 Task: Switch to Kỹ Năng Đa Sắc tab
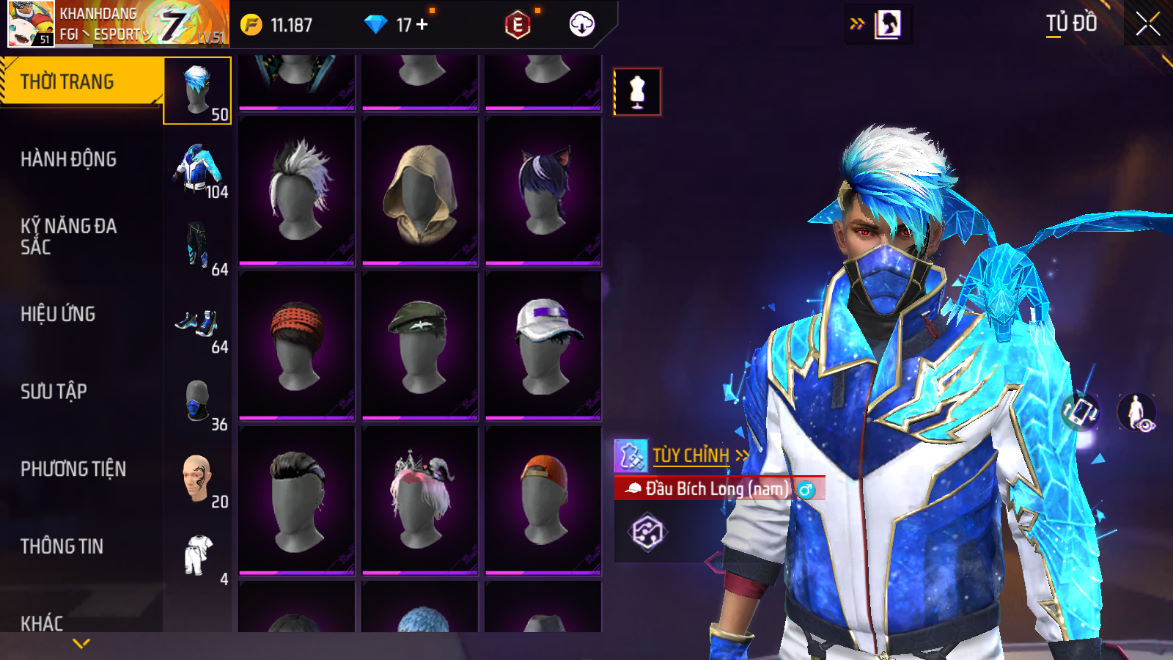(x=68, y=236)
